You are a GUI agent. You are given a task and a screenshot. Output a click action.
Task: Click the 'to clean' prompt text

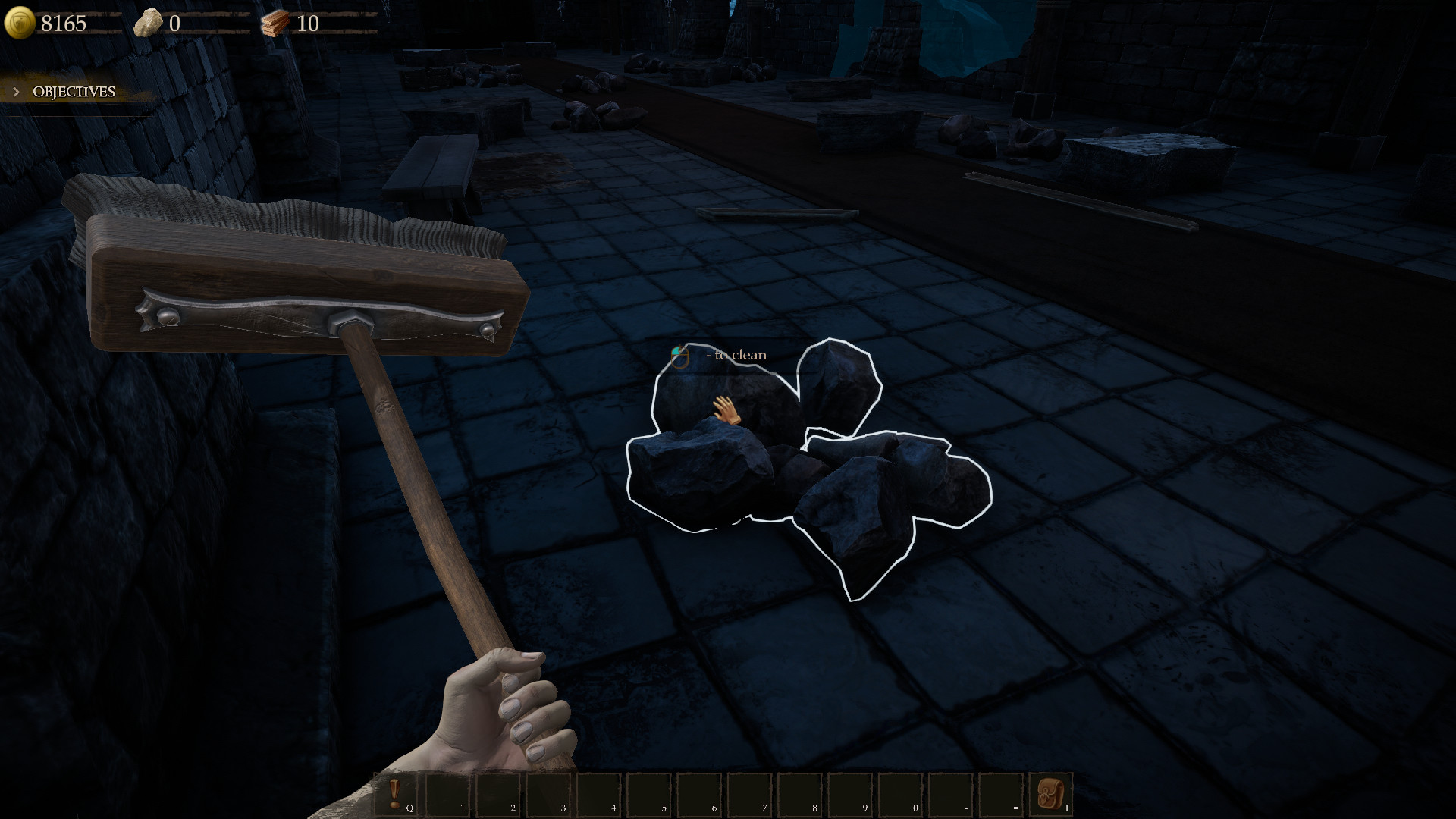click(737, 355)
